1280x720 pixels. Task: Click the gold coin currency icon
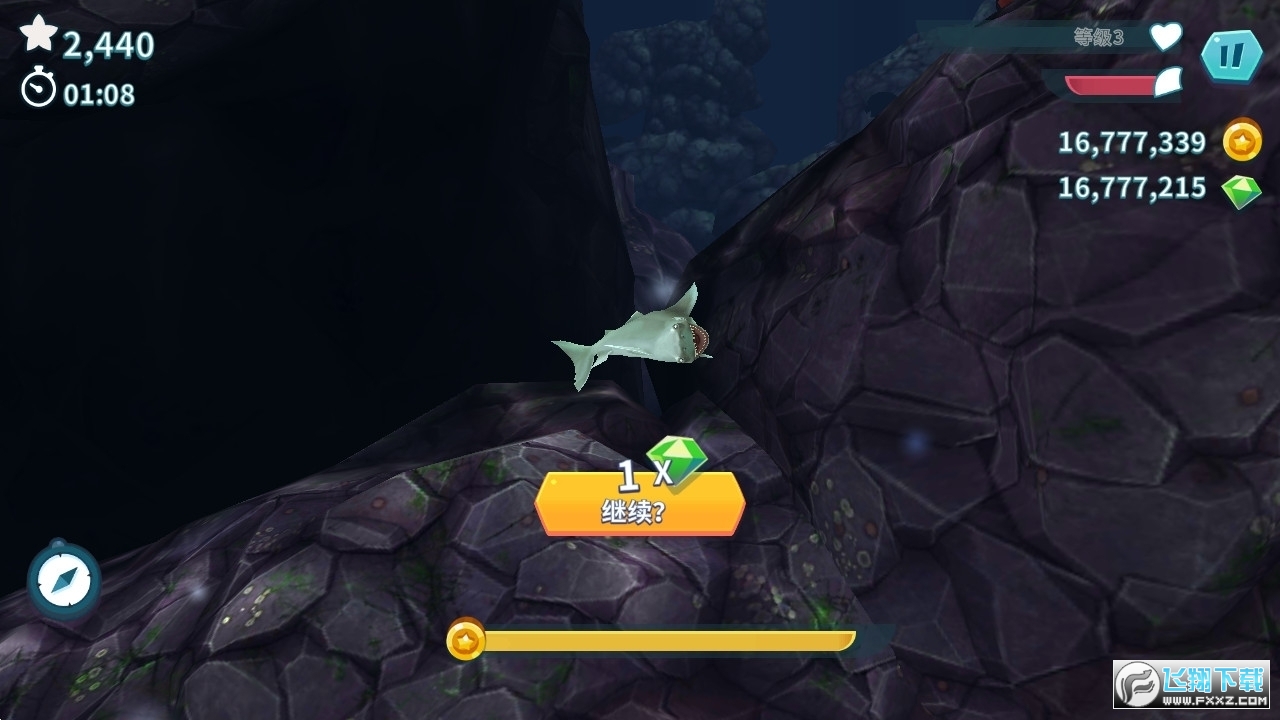[x=1242, y=142]
